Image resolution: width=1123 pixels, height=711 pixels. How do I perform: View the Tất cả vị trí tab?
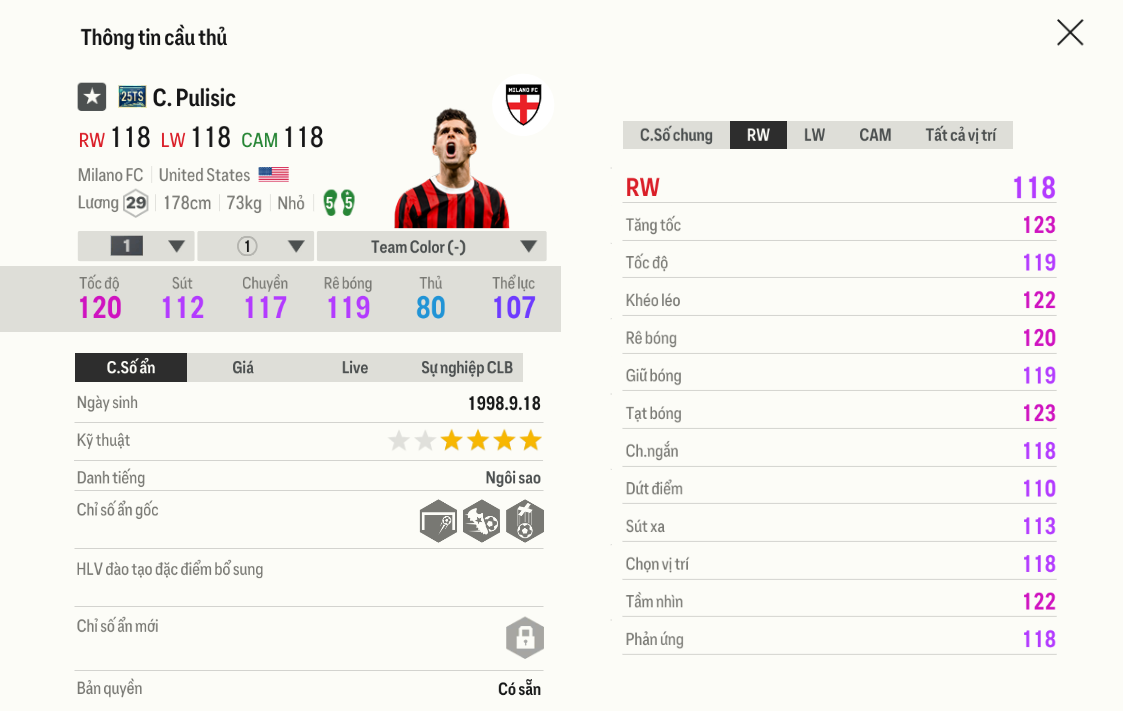(x=960, y=135)
